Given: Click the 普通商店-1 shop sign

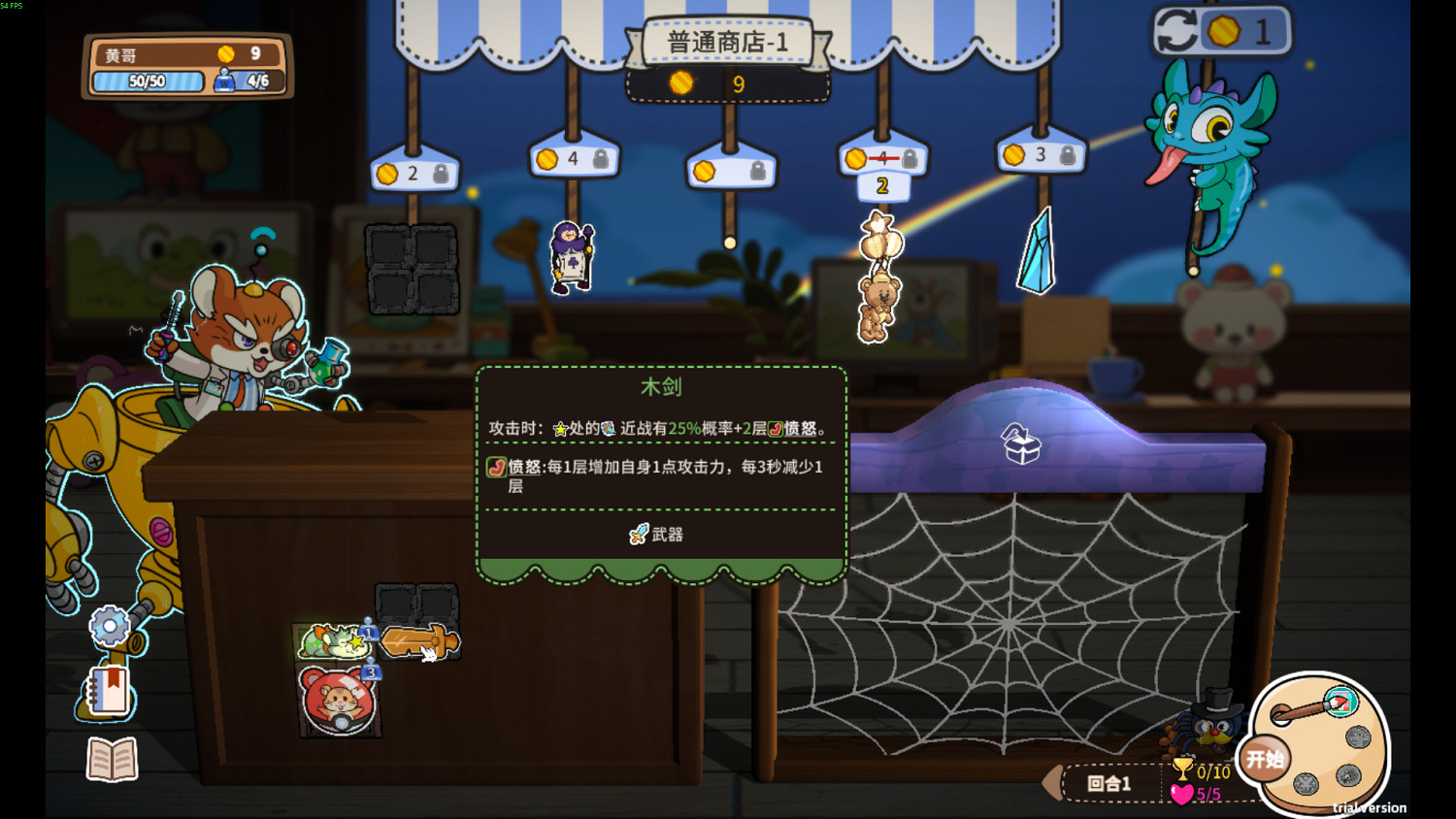Looking at the screenshot, I should [730, 42].
